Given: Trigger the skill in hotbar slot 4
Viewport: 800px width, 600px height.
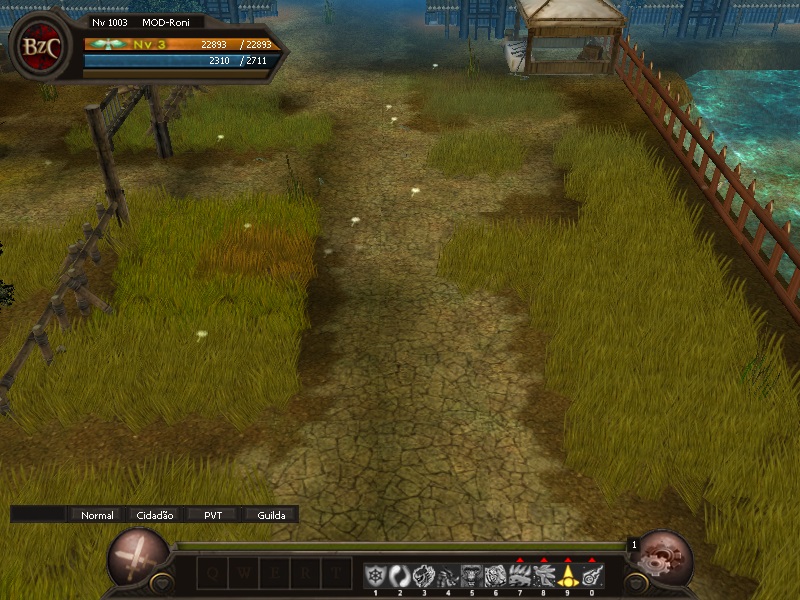Looking at the screenshot, I should [x=447, y=575].
